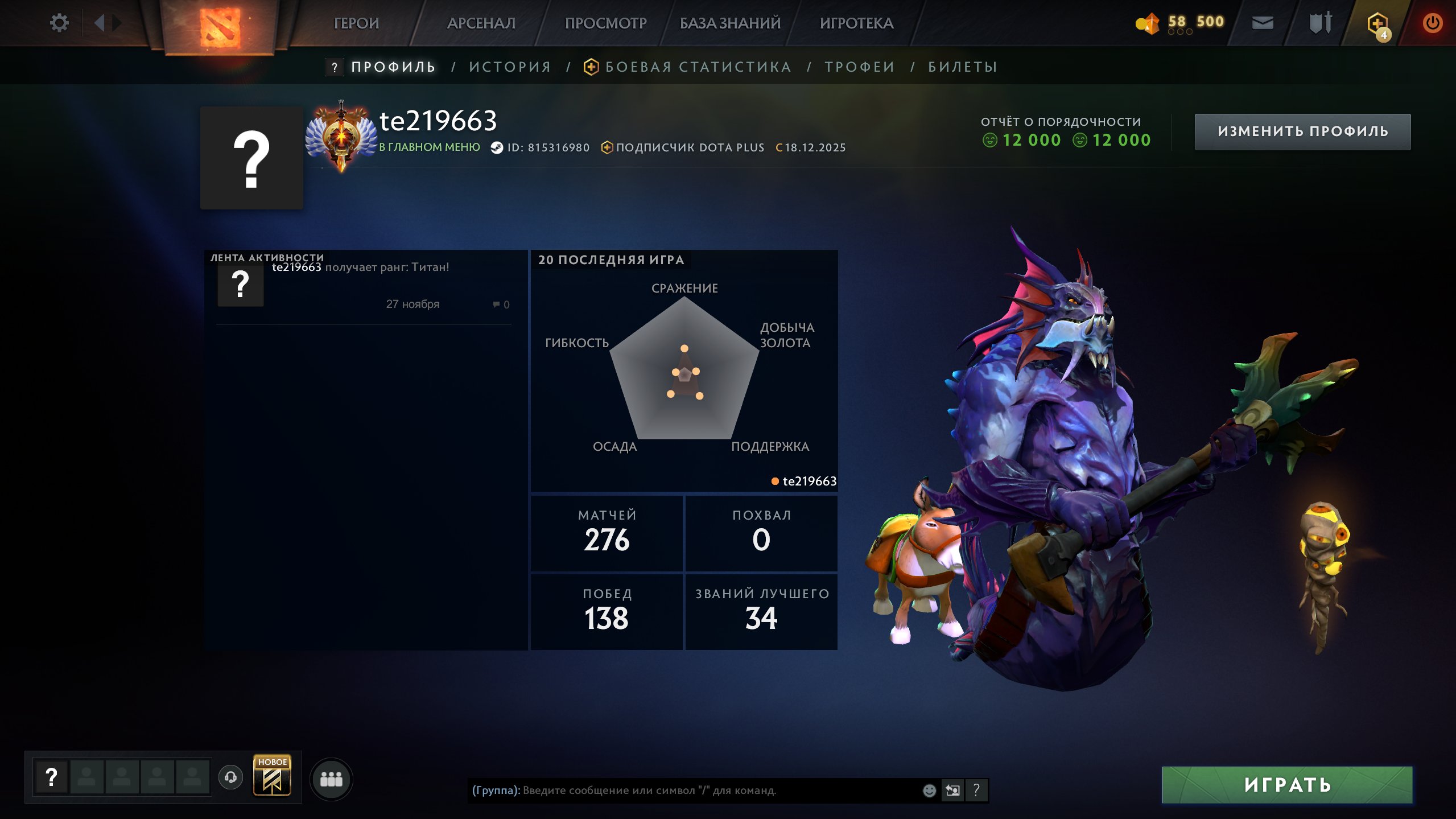This screenshot has width=1456, height=819.
Task: Open the settings gear icon
Action: (59, 22)
